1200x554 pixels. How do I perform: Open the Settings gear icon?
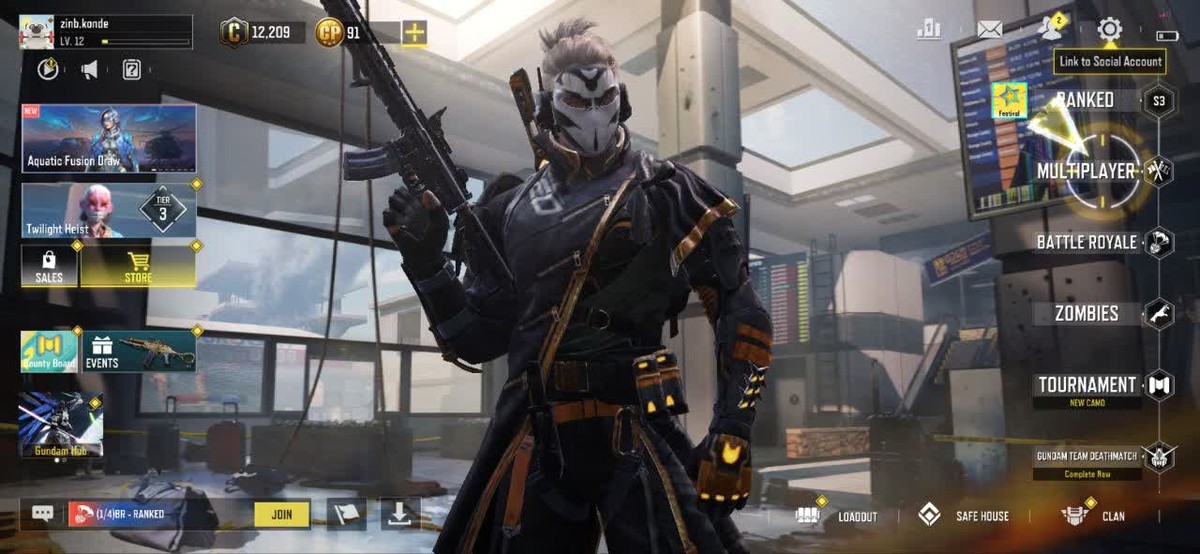(x=1109, y=30)
